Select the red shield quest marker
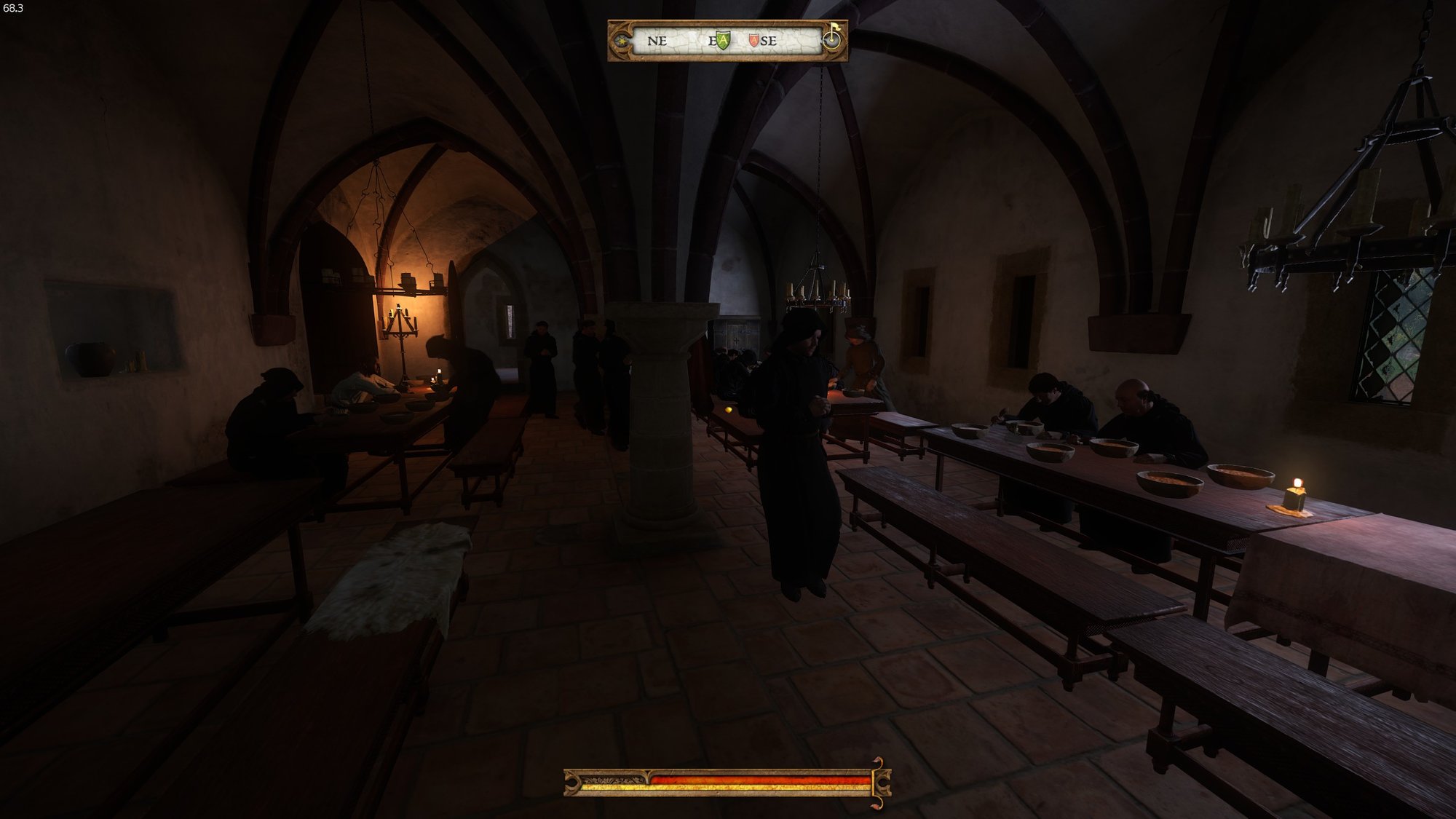Screen dimensions: 1456x819 click(x=753, y=41)
